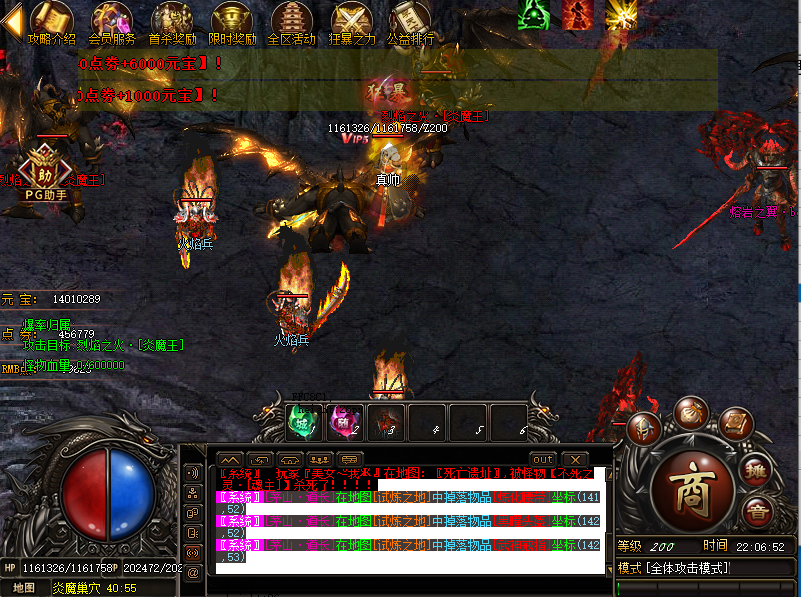Open the 首杀奖励 first-kill rewards
The width and height of the screenshot is (801, 597).
(x=172, y=22)
